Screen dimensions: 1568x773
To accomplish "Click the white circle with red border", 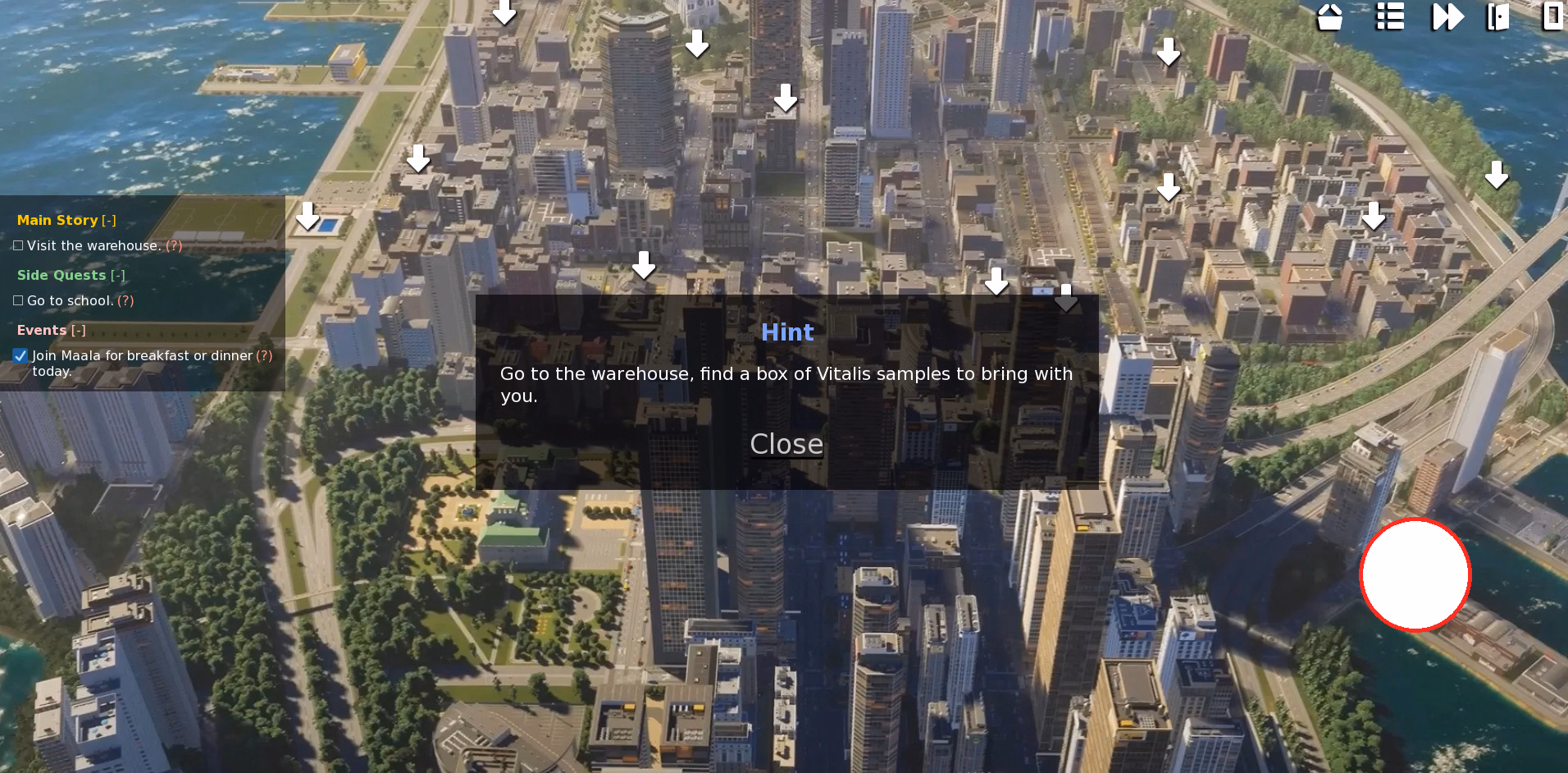I will point(1415,574).
